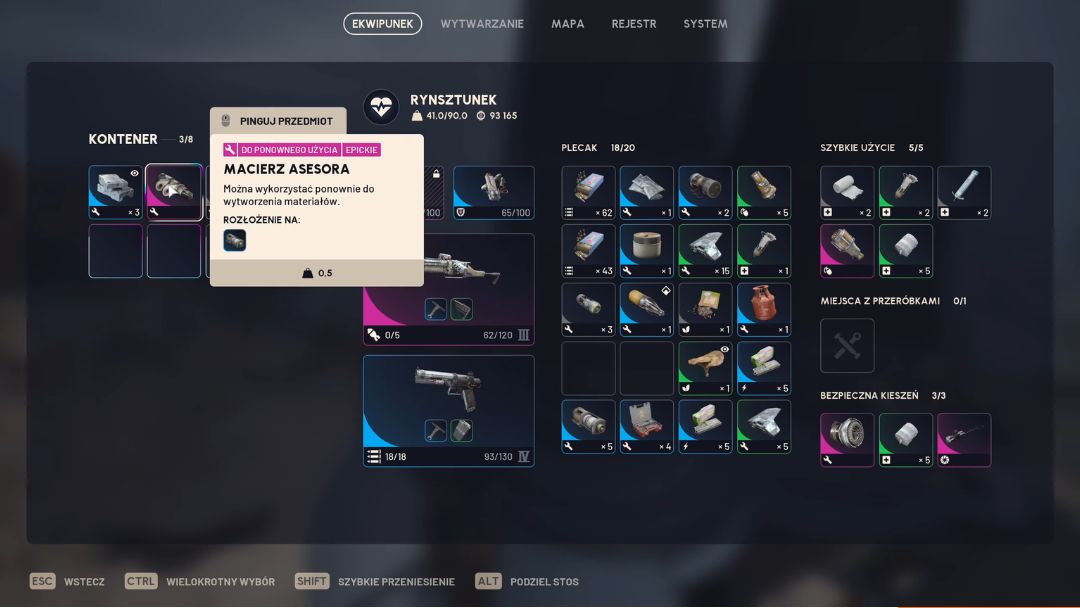Viewport: 1080px width, 608px height.
Task: Select the ammo box stack of 43
Action: [588, 251]
